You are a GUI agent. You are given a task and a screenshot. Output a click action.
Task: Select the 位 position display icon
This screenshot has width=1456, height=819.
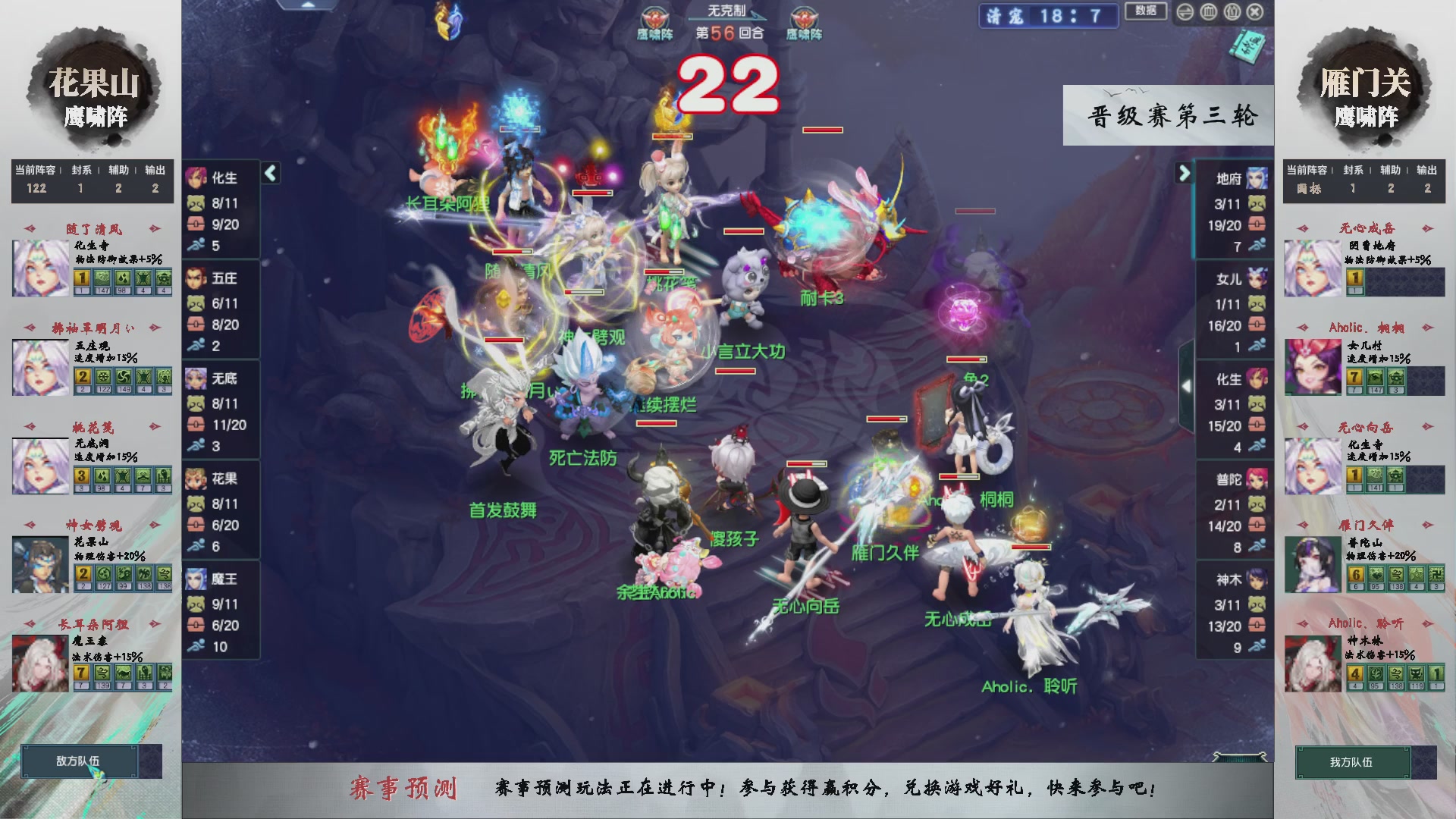tap(1232, 11)
